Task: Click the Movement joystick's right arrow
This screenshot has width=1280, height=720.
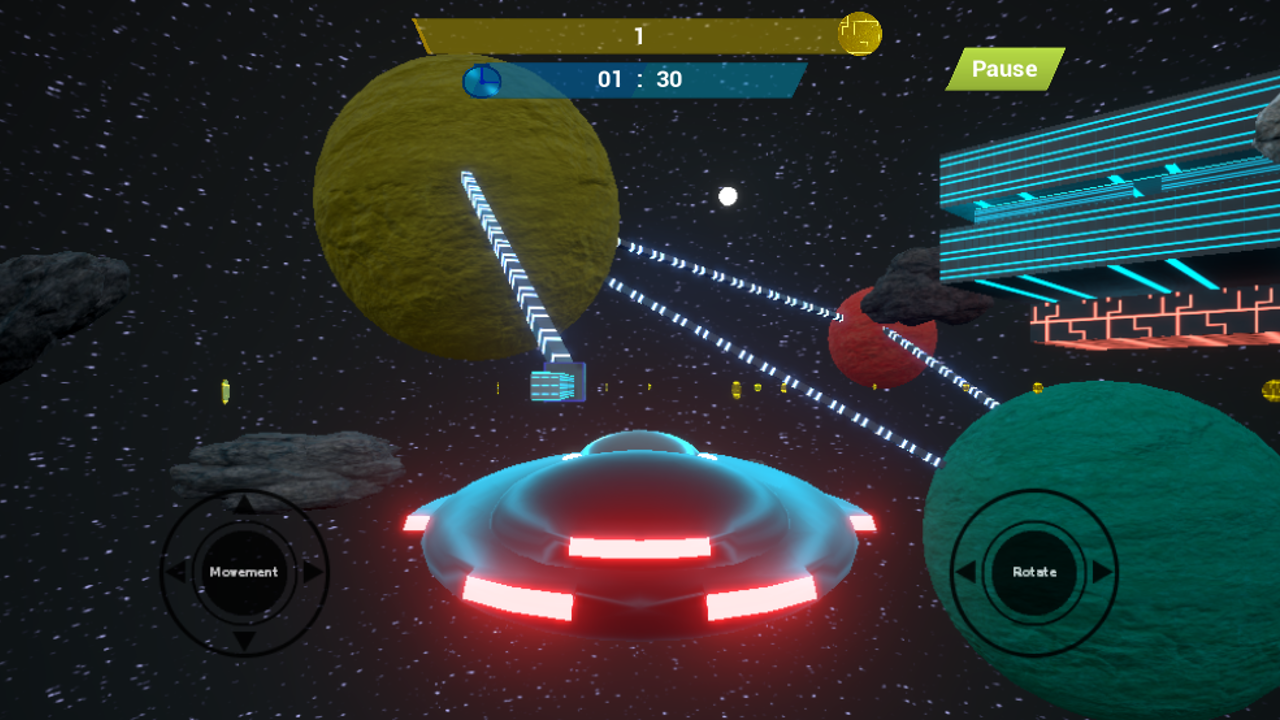Action: pos(313,572)
